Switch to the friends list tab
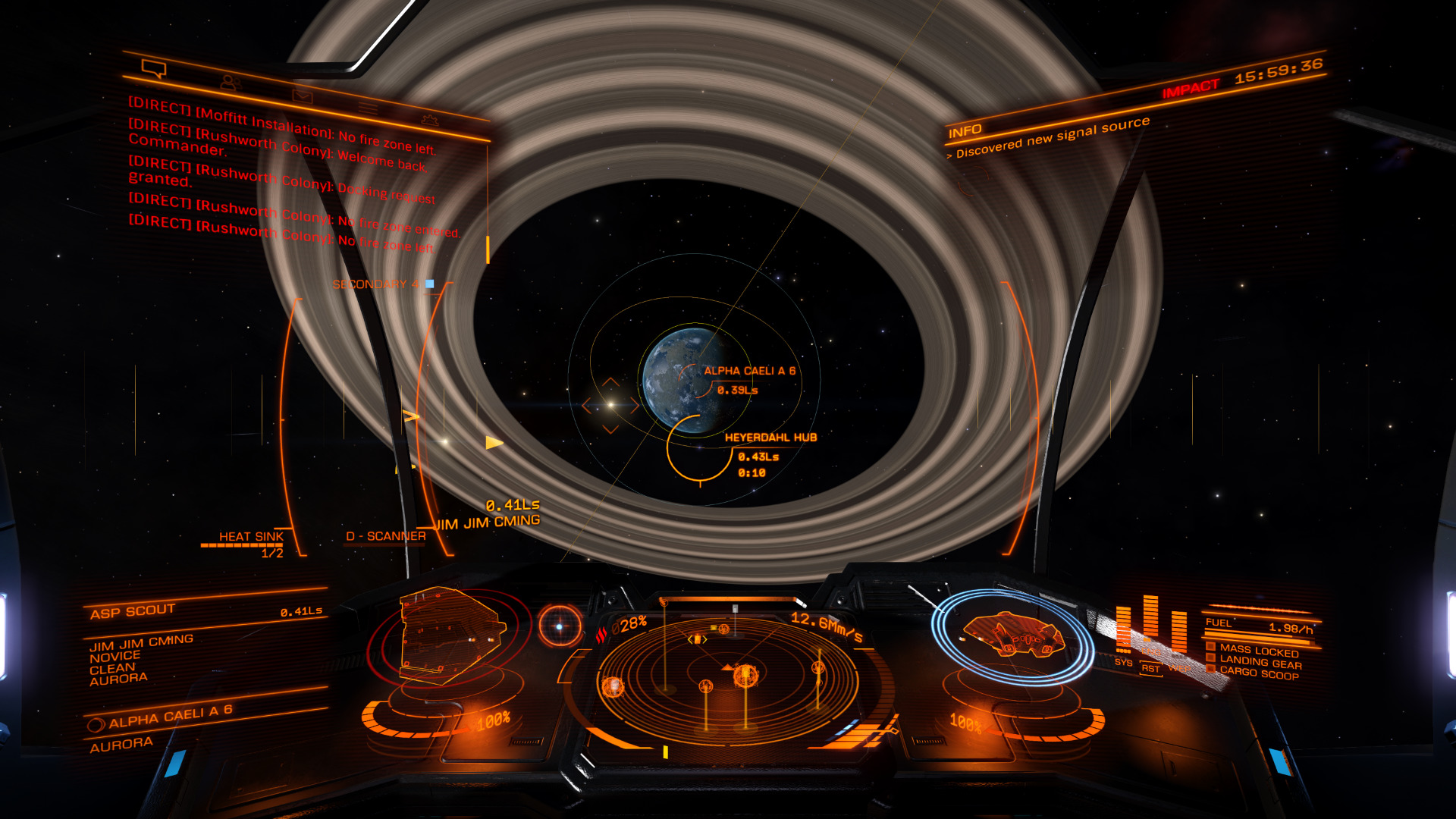Image resolution: width=1456 pixels, height=819 pixels. tap(230, 82)
